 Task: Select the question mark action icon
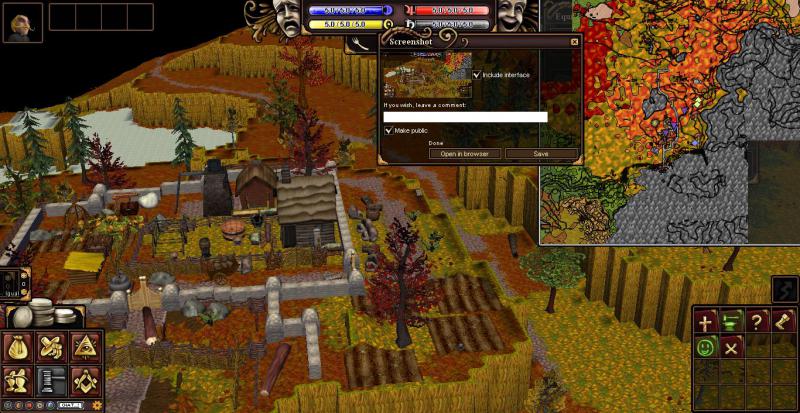pos(758,323)
